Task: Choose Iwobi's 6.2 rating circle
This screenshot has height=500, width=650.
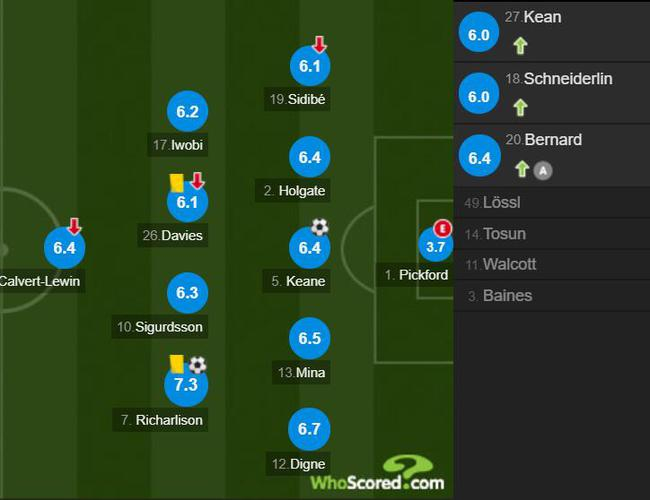Action: coord(187,113)
